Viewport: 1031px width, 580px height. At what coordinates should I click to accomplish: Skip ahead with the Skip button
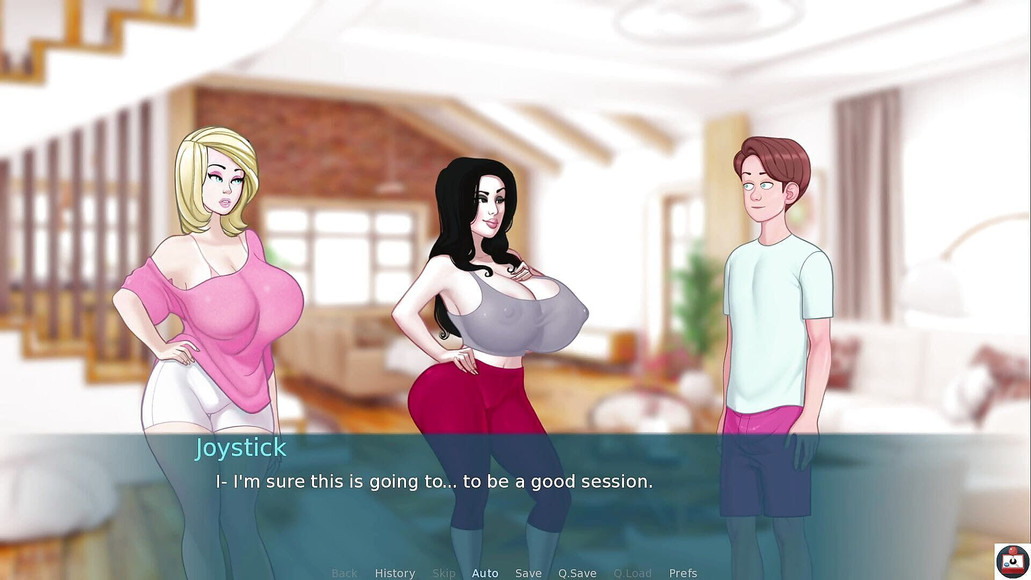coord(444,573)
